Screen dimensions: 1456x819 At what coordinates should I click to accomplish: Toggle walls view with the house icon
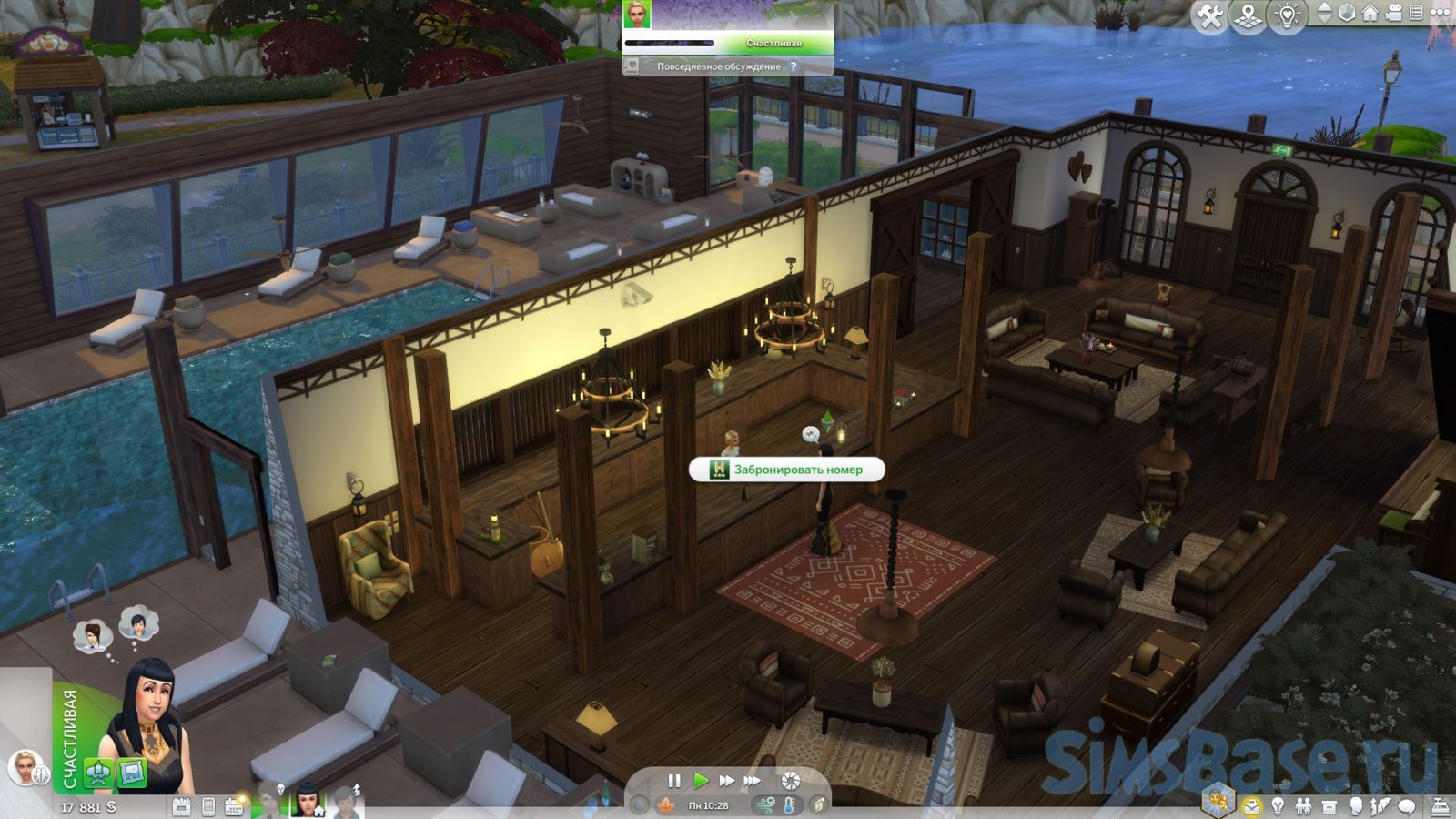coord(1370,13)
